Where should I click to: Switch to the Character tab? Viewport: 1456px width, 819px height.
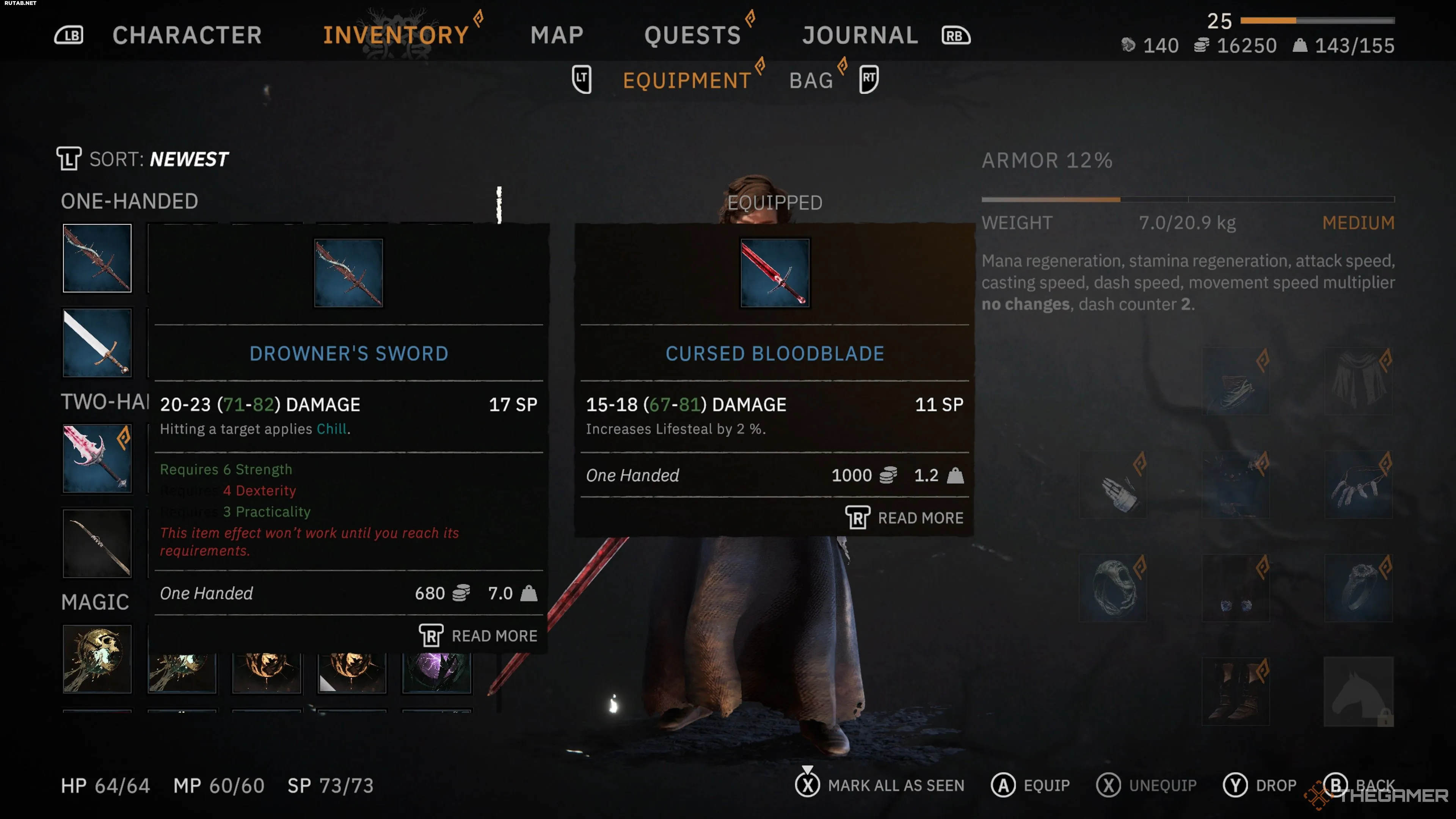point(187,35)
